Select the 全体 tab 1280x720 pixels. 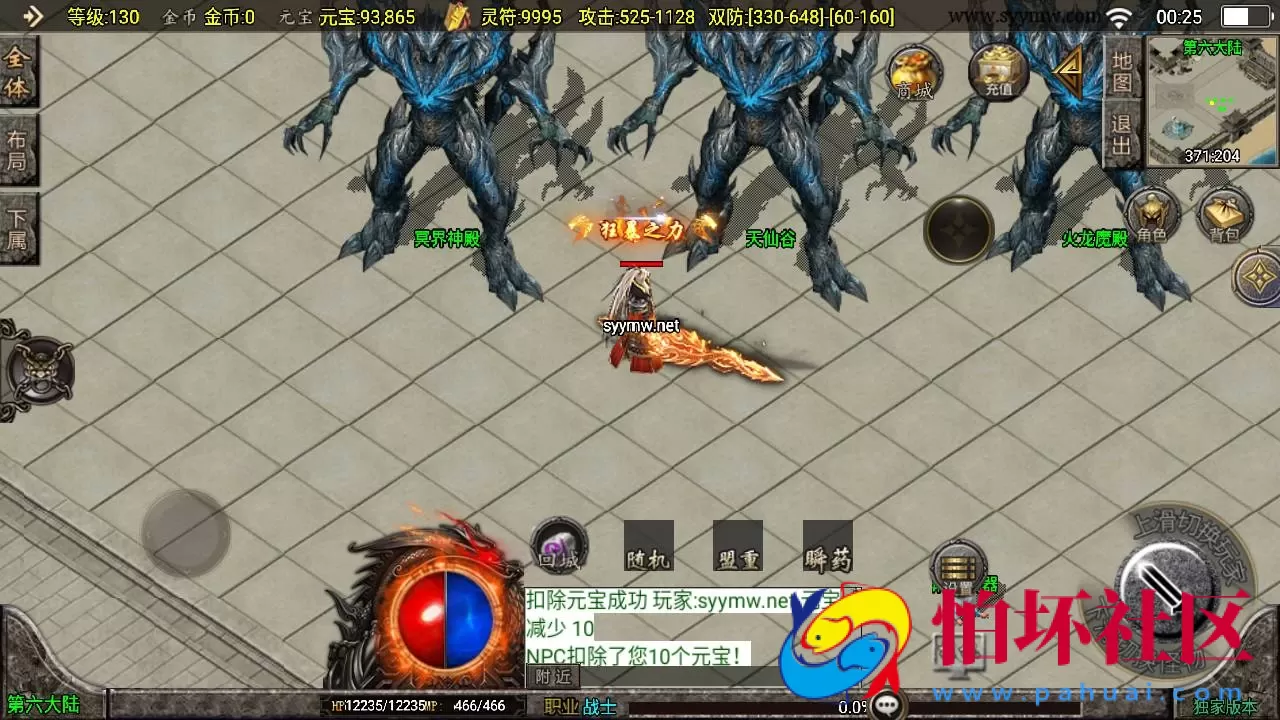18,68
